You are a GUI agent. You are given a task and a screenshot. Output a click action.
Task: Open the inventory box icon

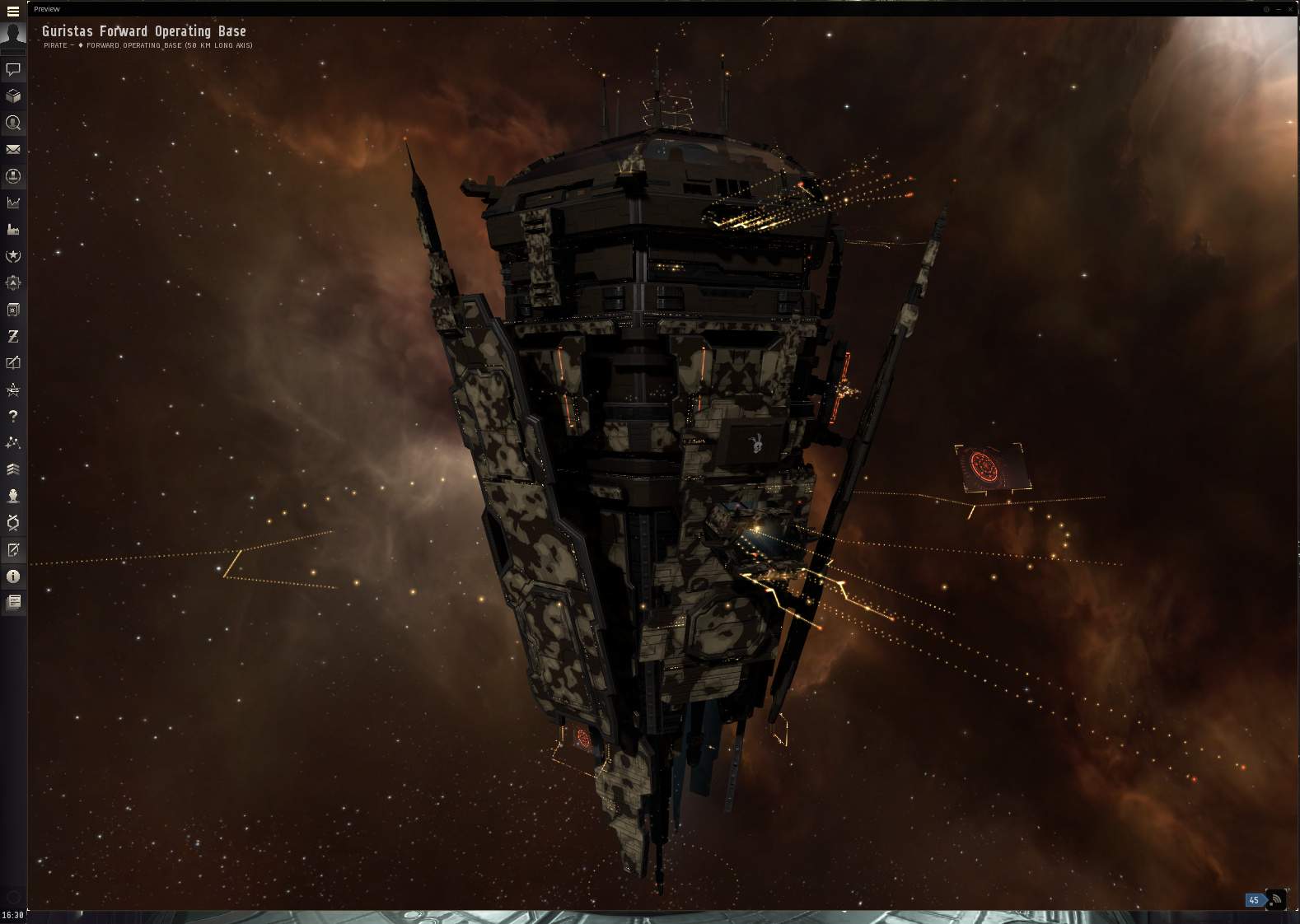coord(13,96)
